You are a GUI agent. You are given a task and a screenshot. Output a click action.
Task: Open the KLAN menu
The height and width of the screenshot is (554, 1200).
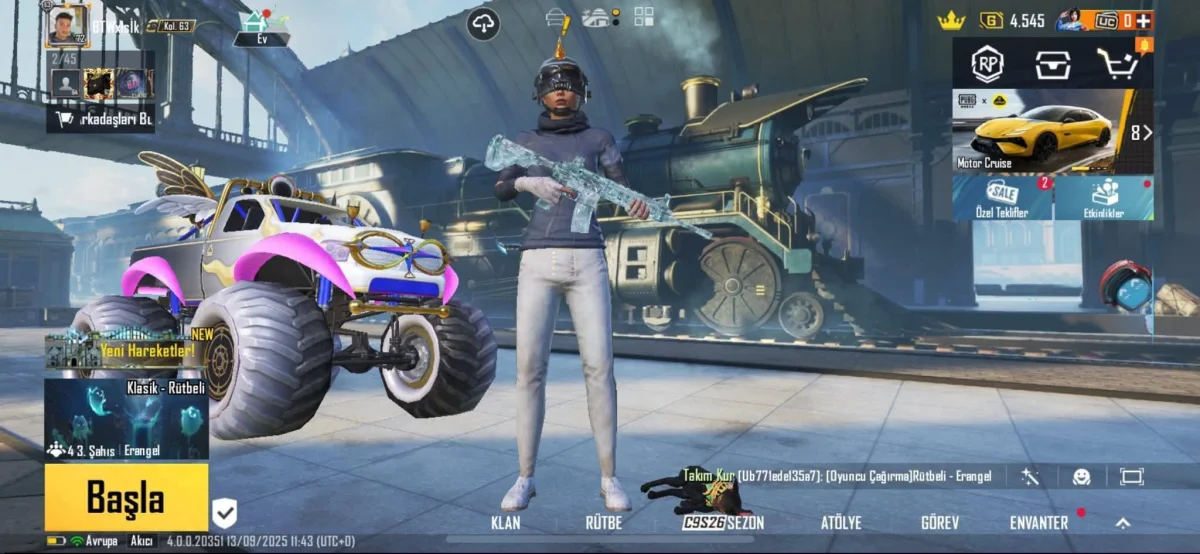506,523
